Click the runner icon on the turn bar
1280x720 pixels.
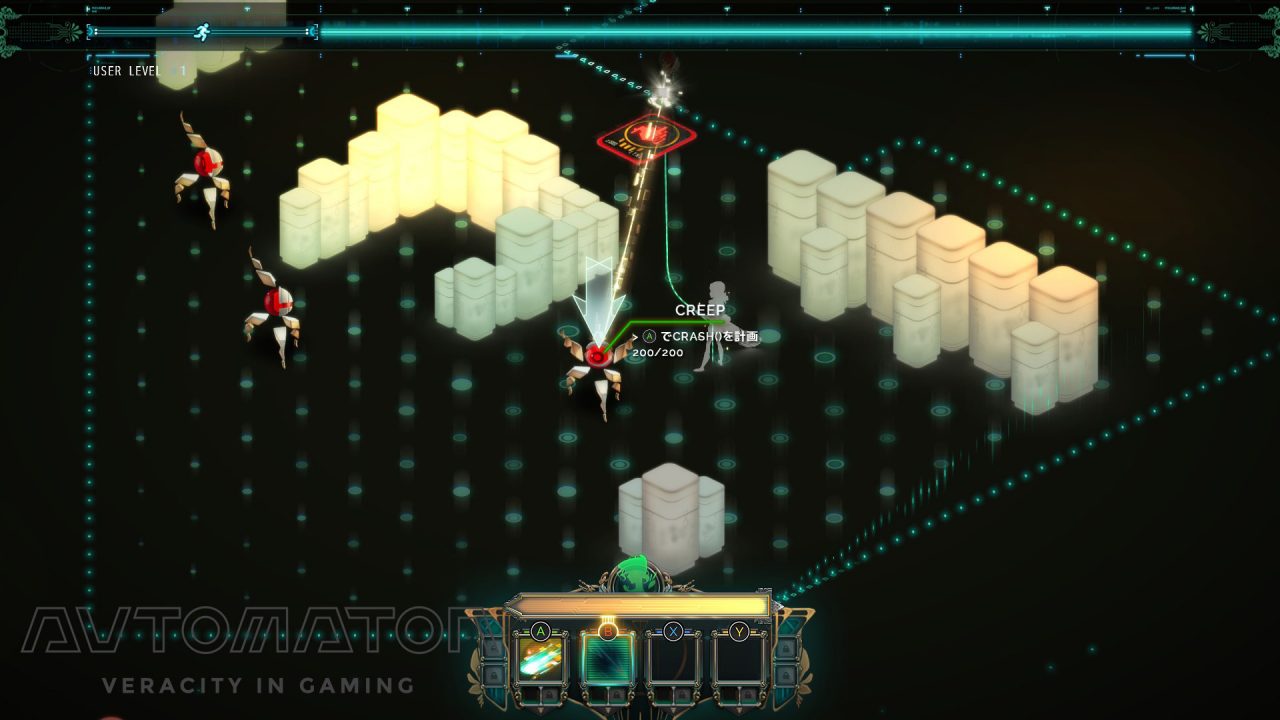pyautogui.click(x=203, y=30)
